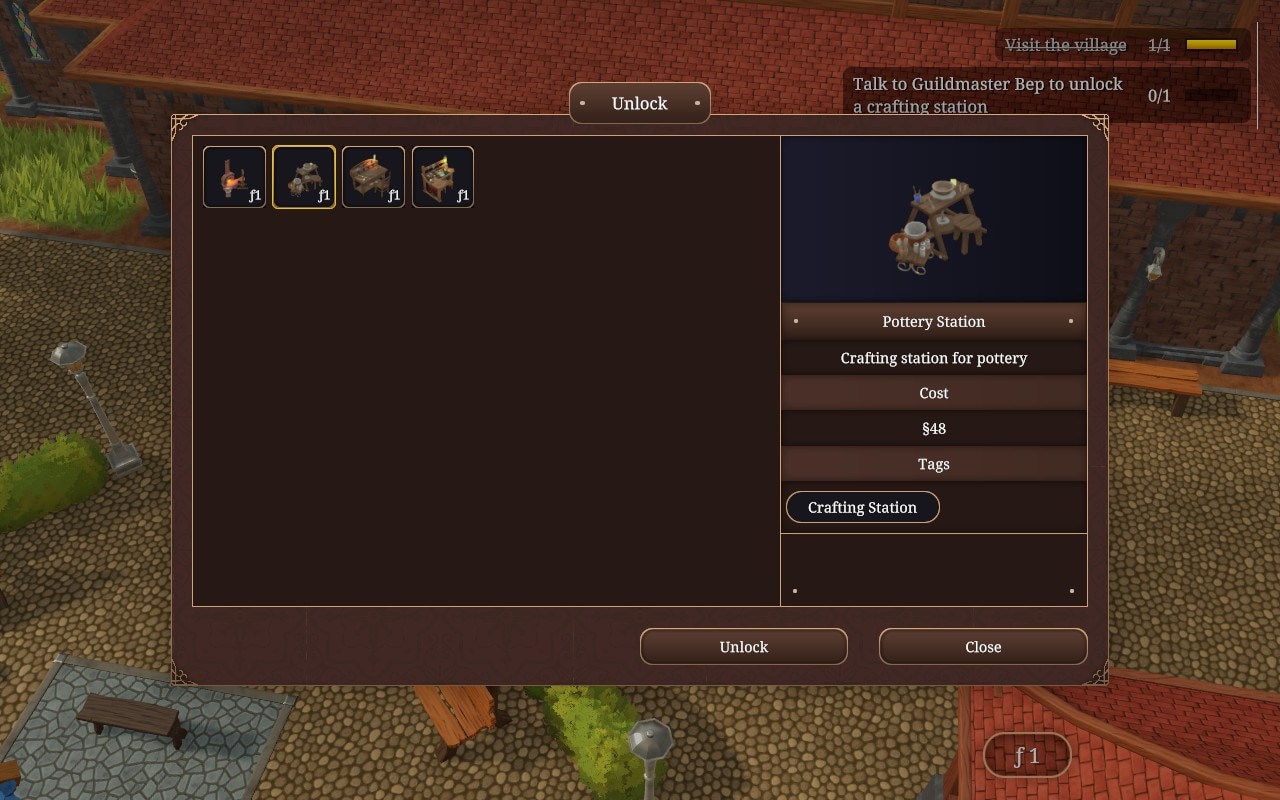
Task: Choose the red-draped crafting desk icon
Action: [x=443, y=177]
